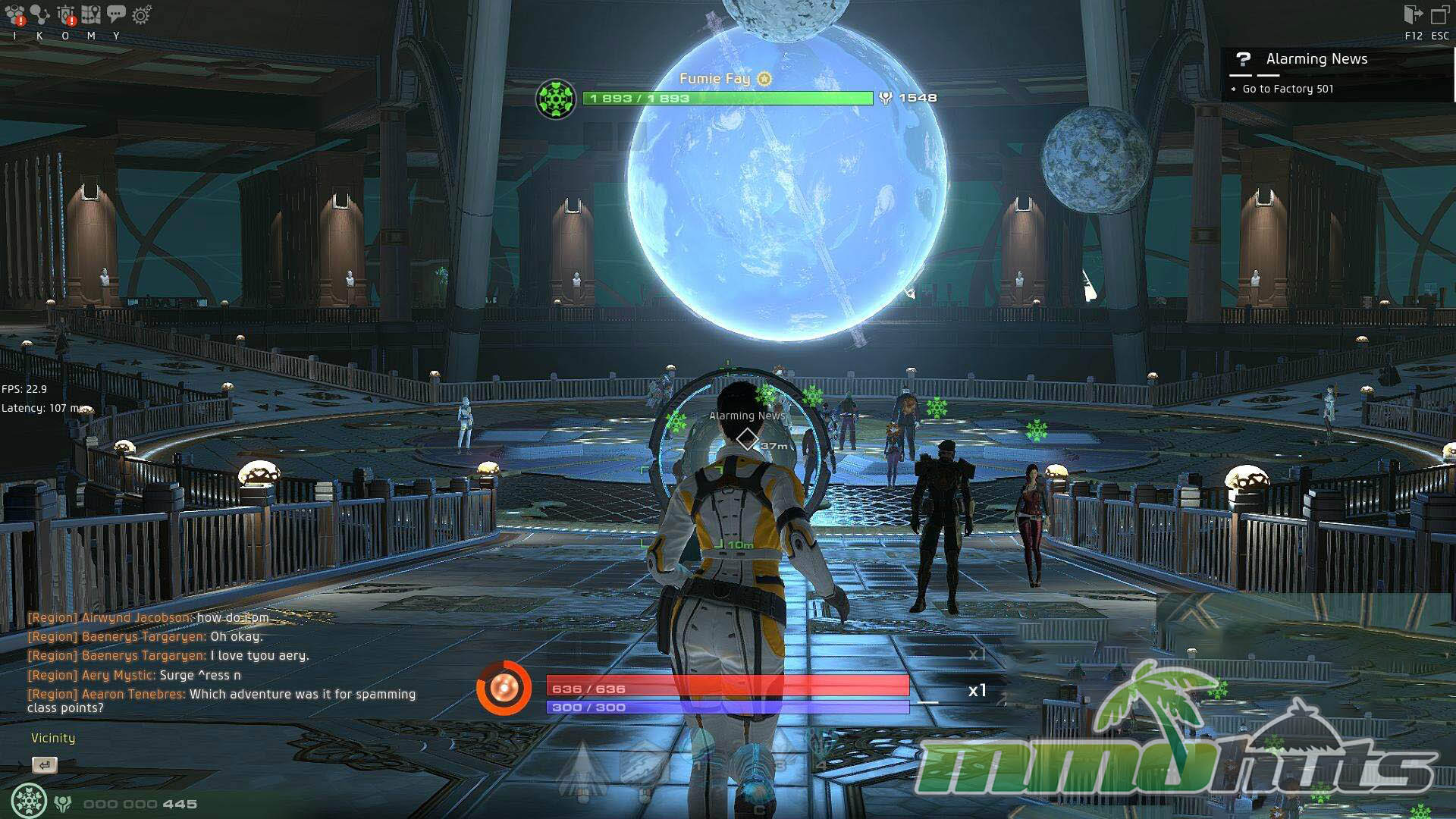This screenshot has width=1456, height=819.
Task: Click the exit door icon
Action: pos(1413,14)
